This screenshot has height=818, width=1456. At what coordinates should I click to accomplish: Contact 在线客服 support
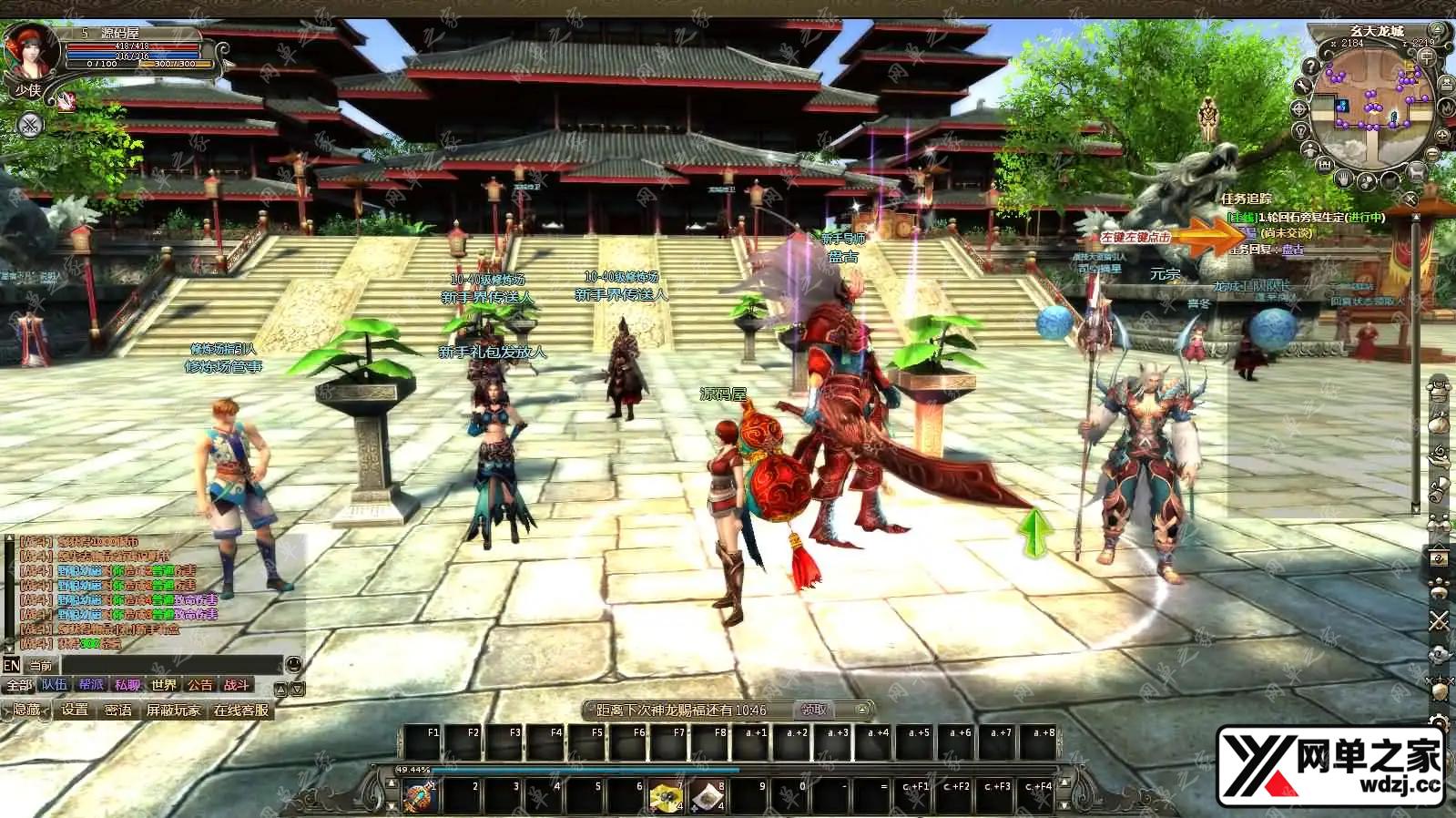[241, 710]
